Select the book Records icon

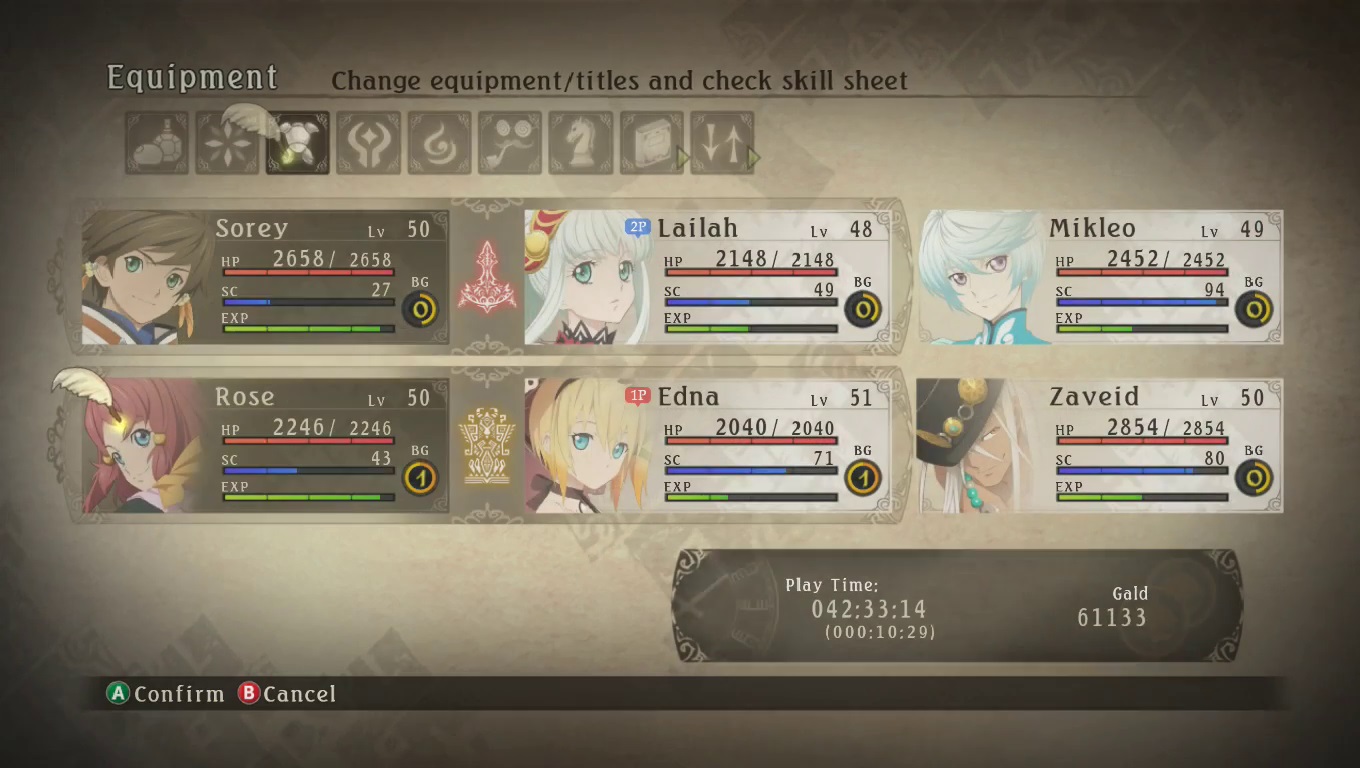(651, 140)
